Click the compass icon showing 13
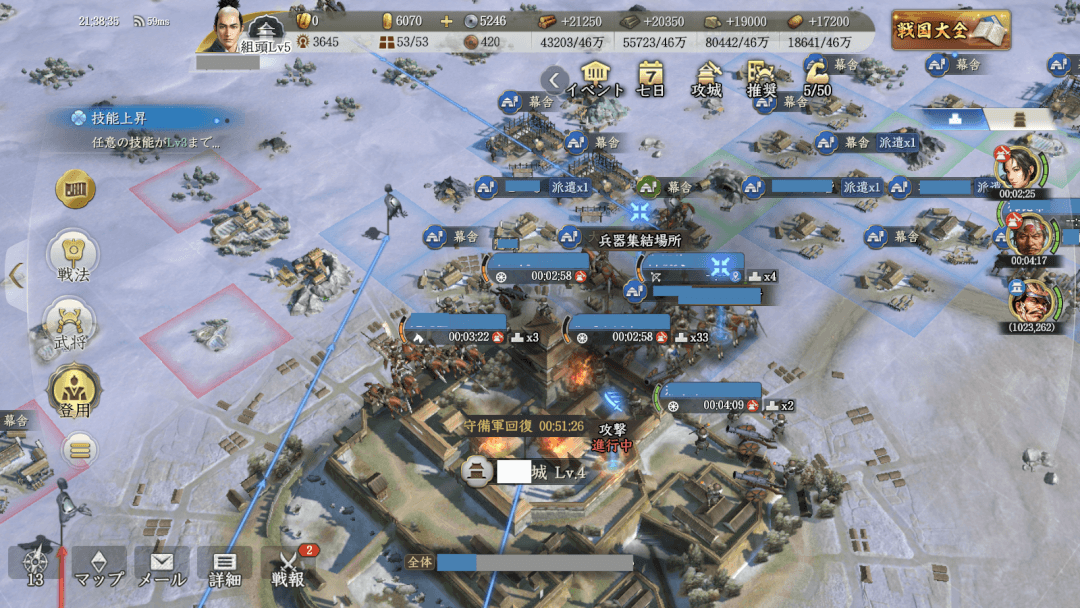This screenshot has width=1080, height=608. click(x=35, y=565)
